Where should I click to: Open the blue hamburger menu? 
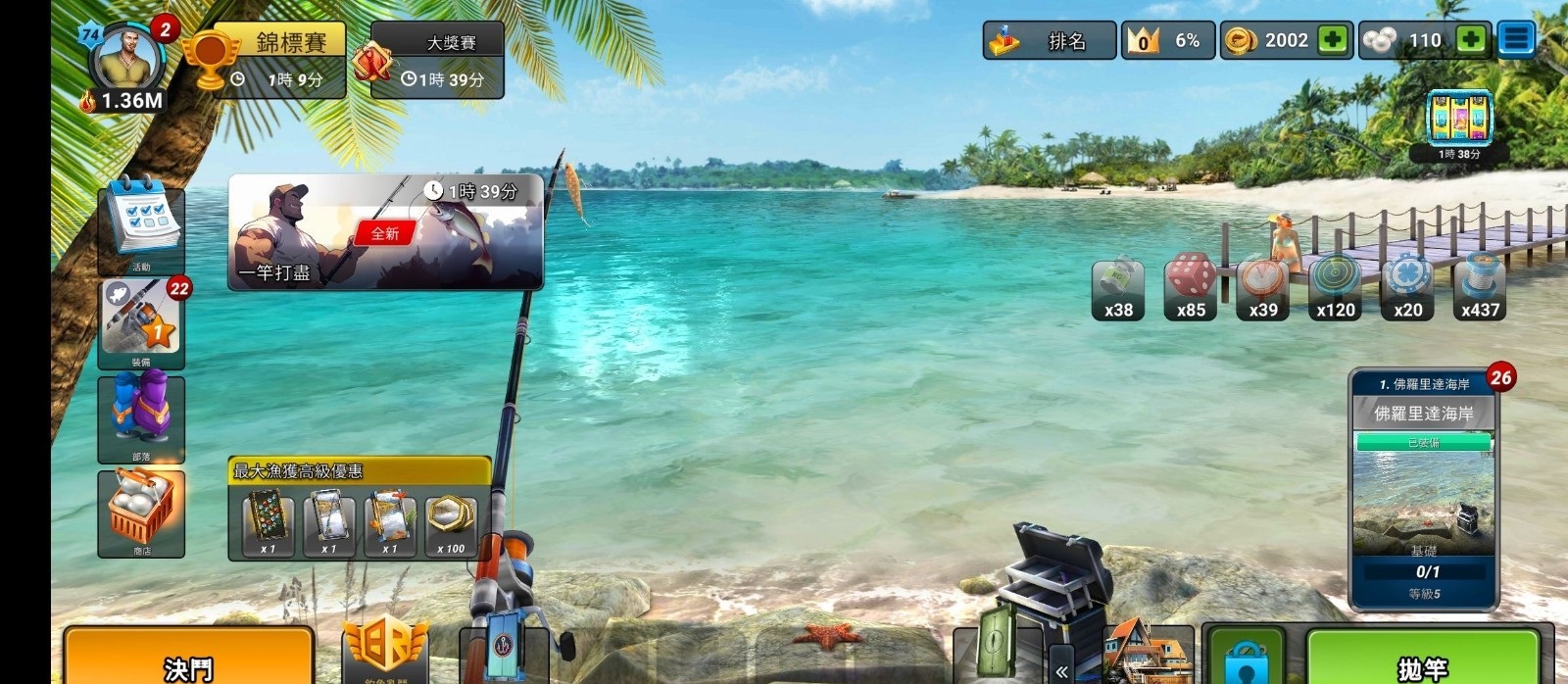pyautogui.click(x=1516, y=40)
